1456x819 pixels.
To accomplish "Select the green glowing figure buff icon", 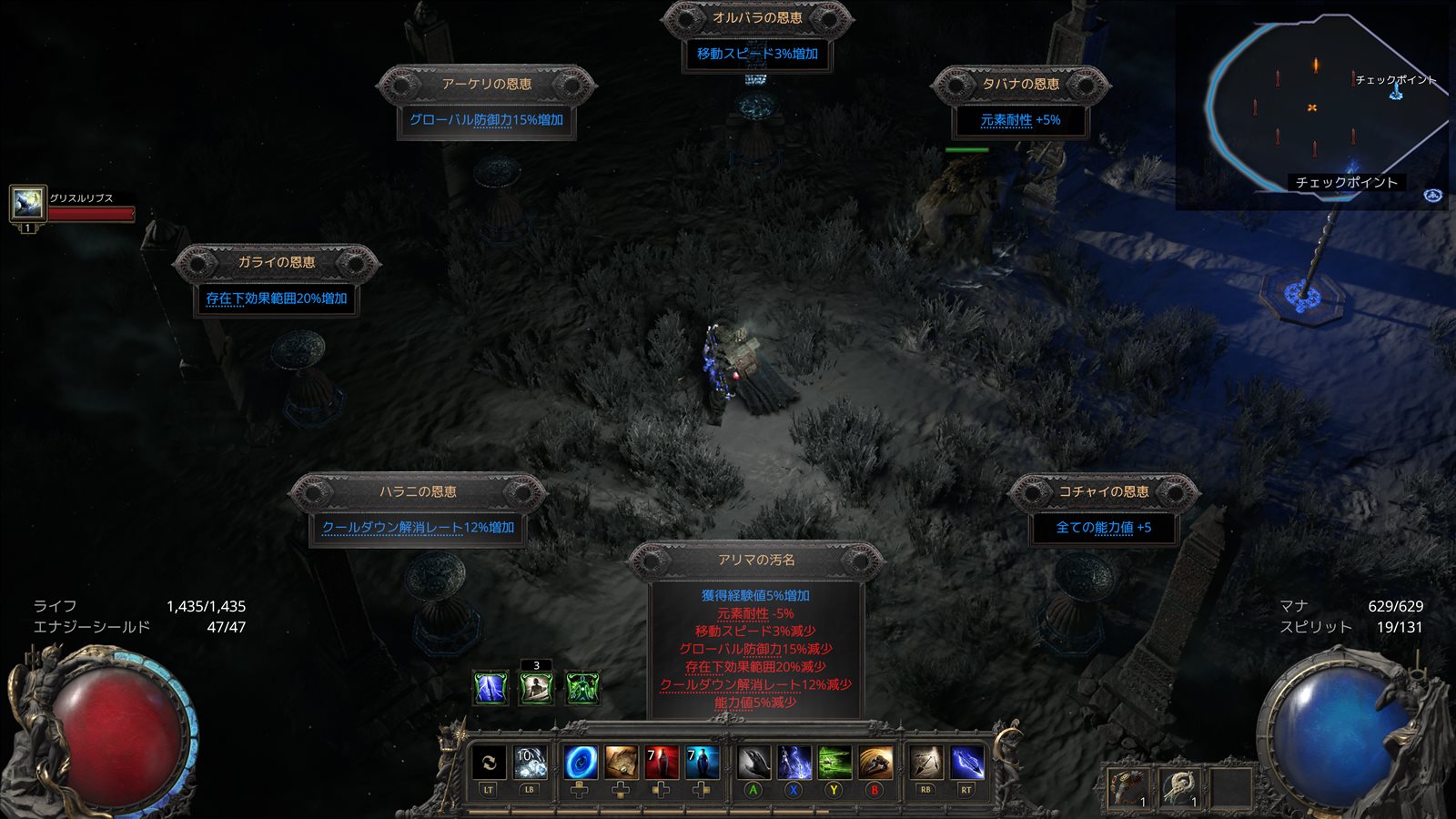I will [x=582, y=688].
